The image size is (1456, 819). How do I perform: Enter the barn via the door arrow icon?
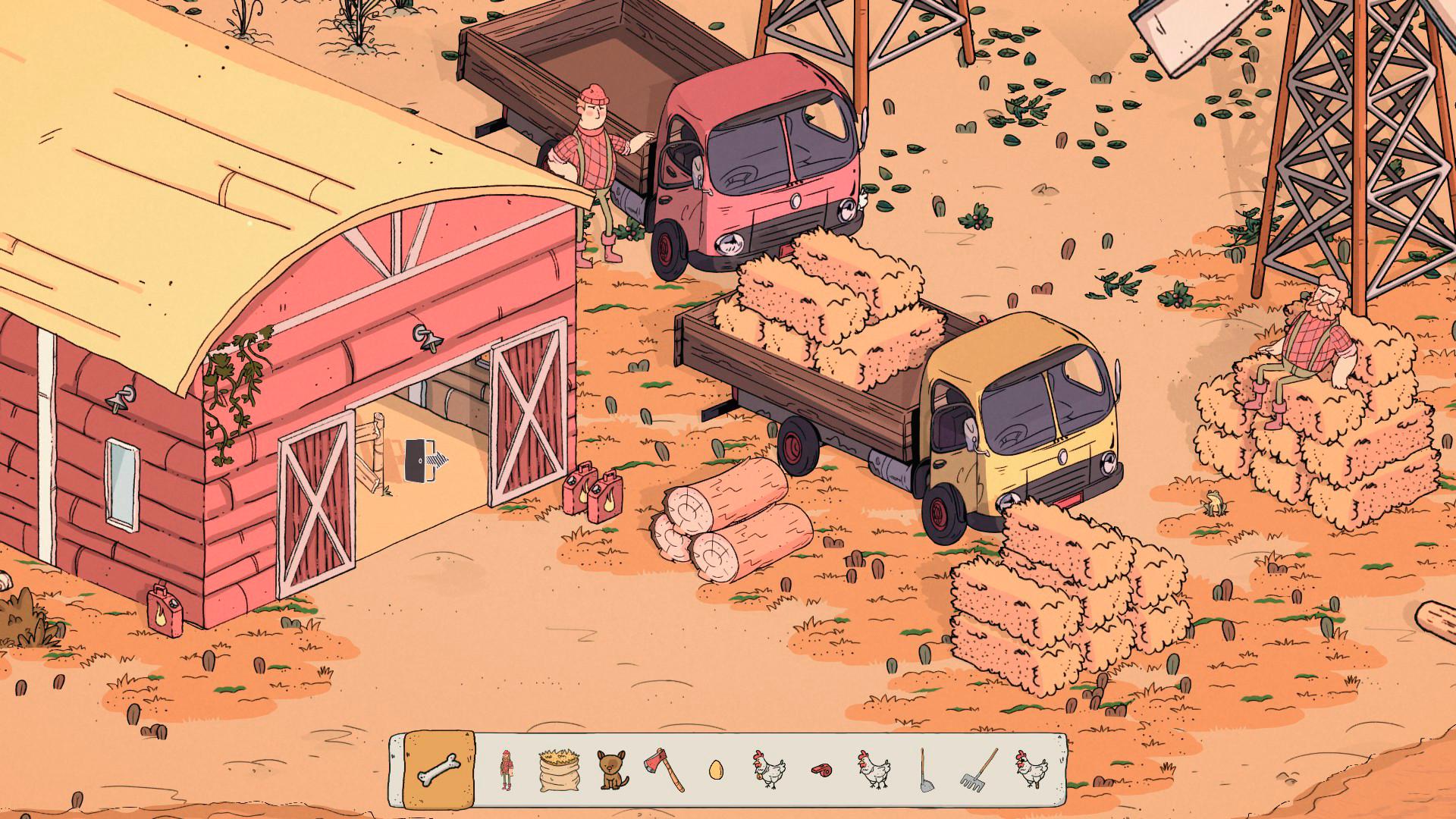click(425, 460)
